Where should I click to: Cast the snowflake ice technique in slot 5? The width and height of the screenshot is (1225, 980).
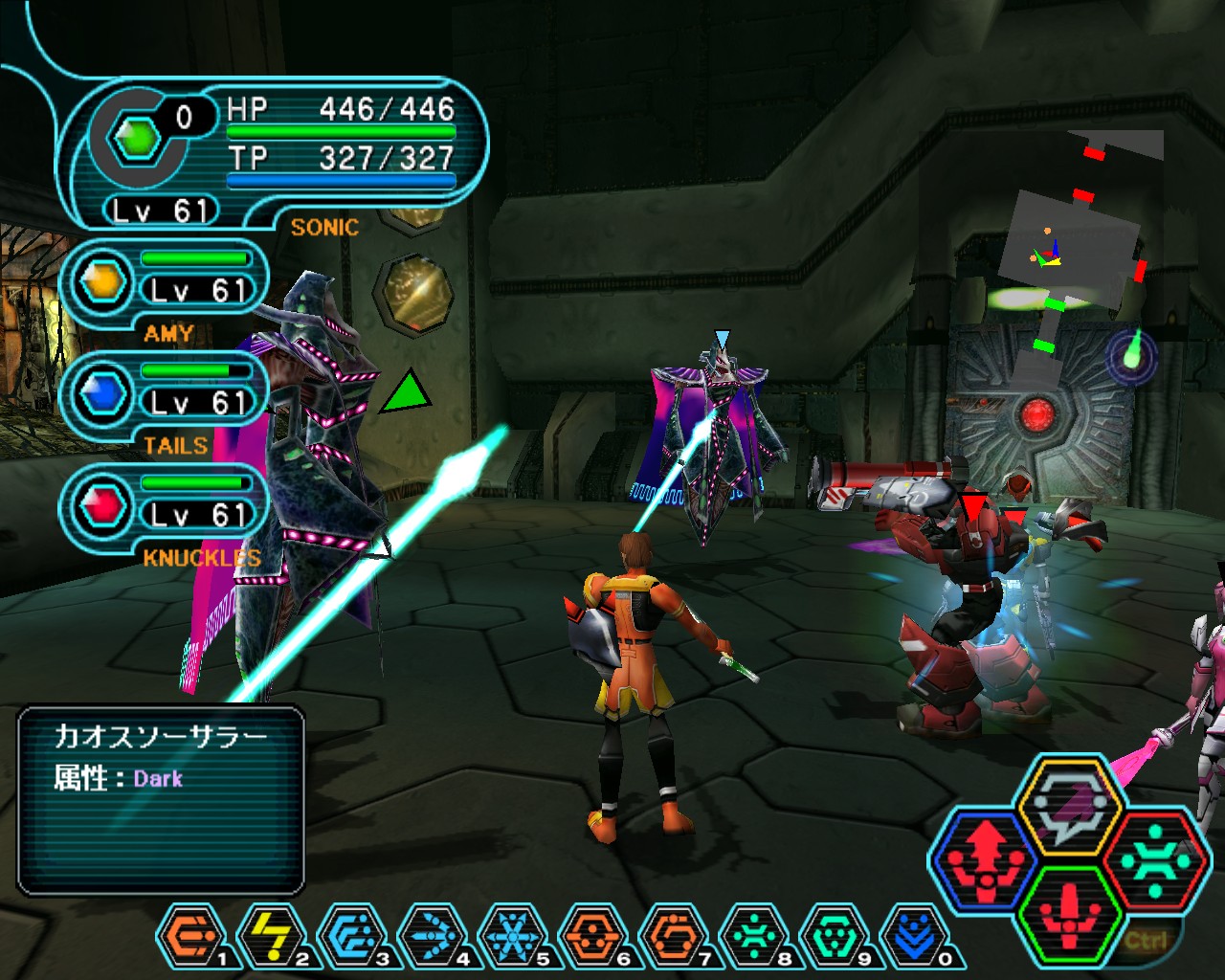tap(510, 932)
